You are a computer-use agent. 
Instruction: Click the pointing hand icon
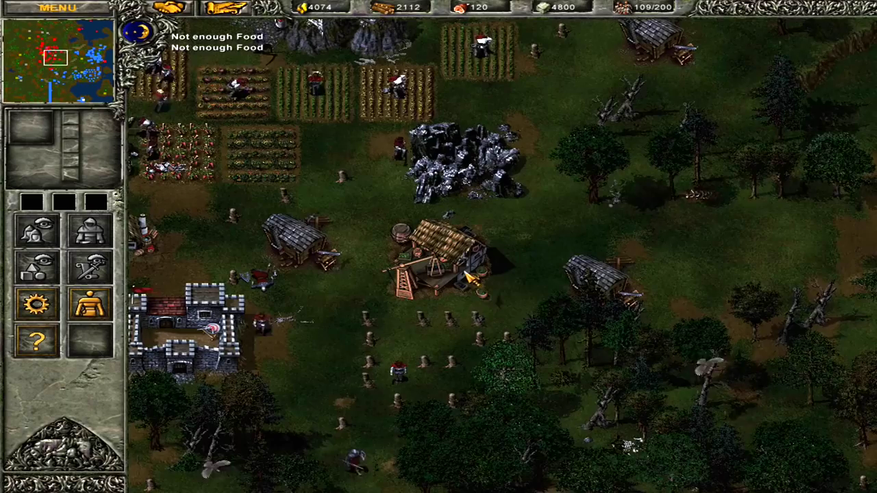[x=226, y=8]
